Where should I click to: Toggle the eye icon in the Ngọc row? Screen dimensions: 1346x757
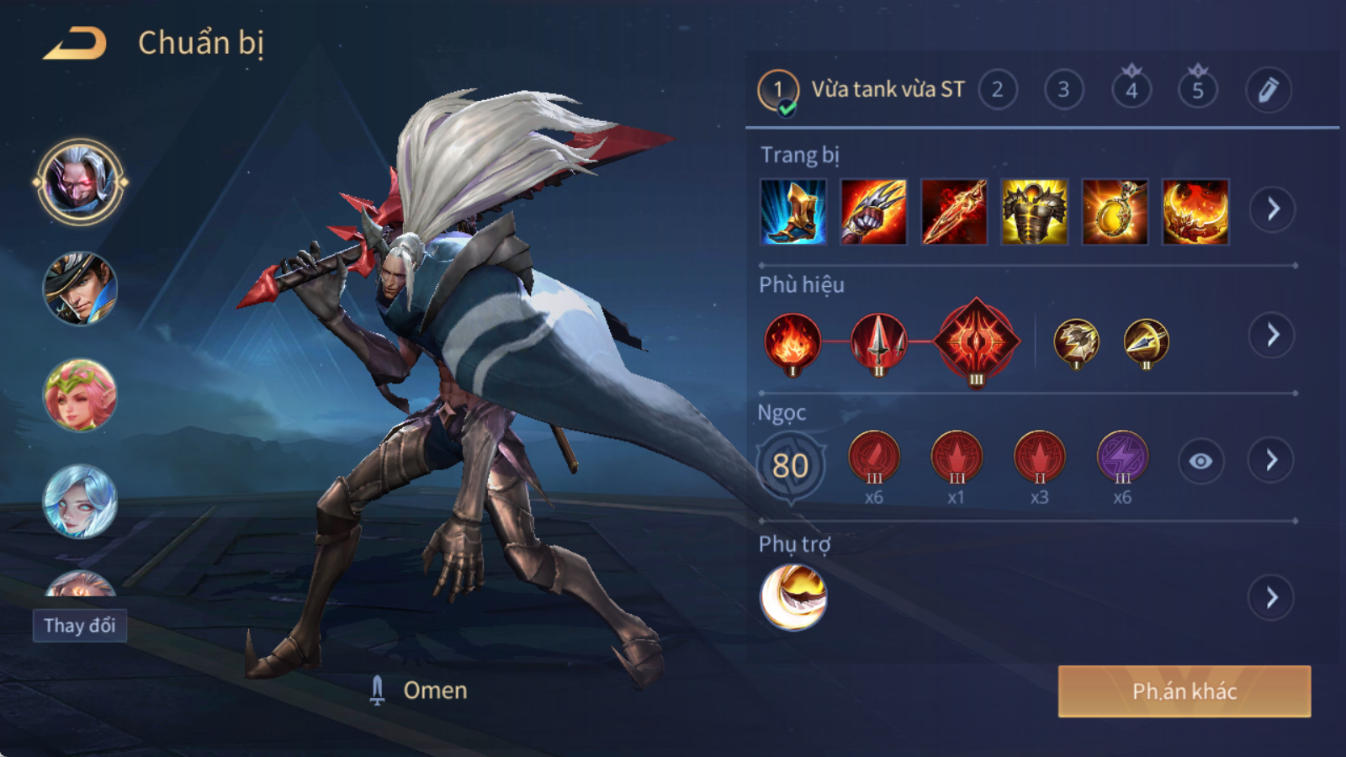click(1200, 461)
